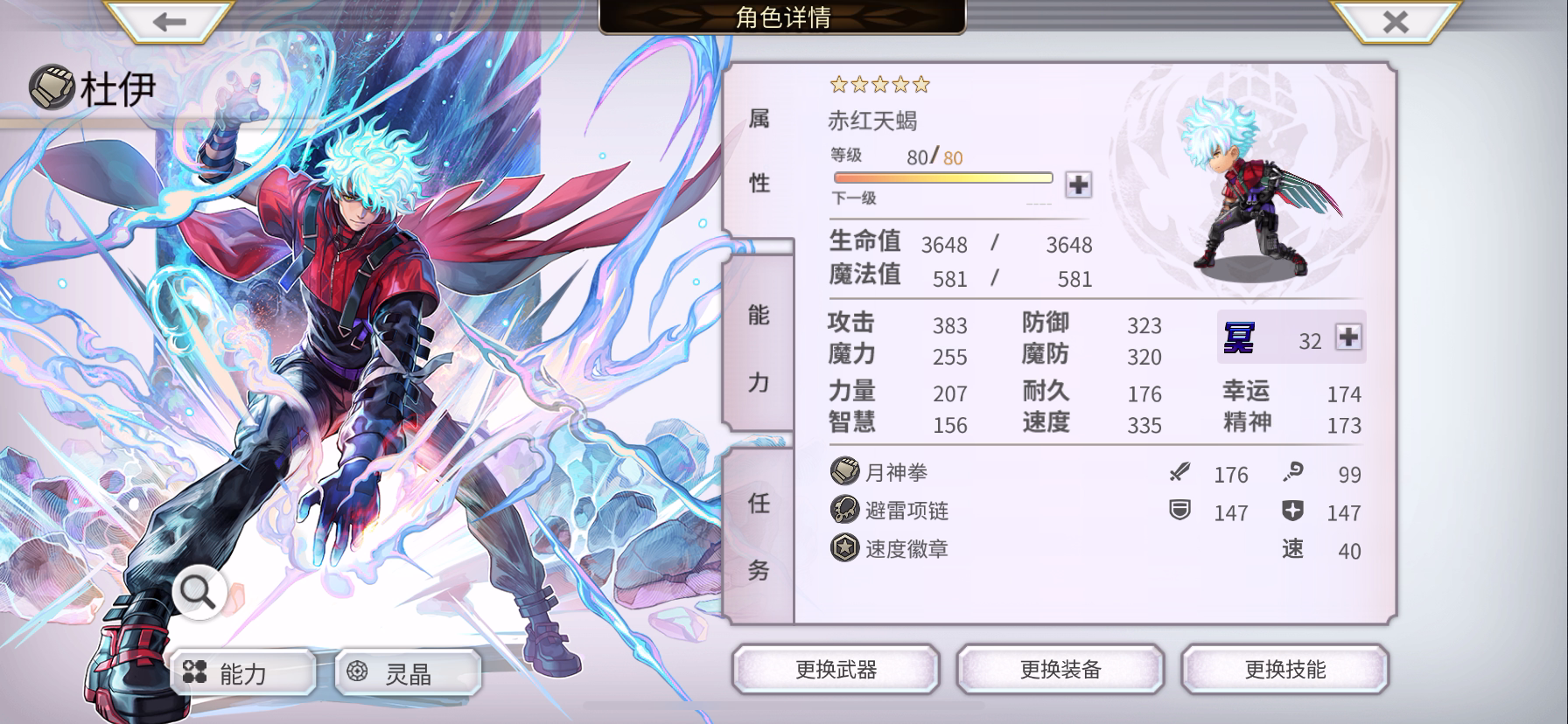This screenshot has width=1568, height=724.
Task: Click the fist class icon beside 杜伊
Action: (x=52, y=85)
